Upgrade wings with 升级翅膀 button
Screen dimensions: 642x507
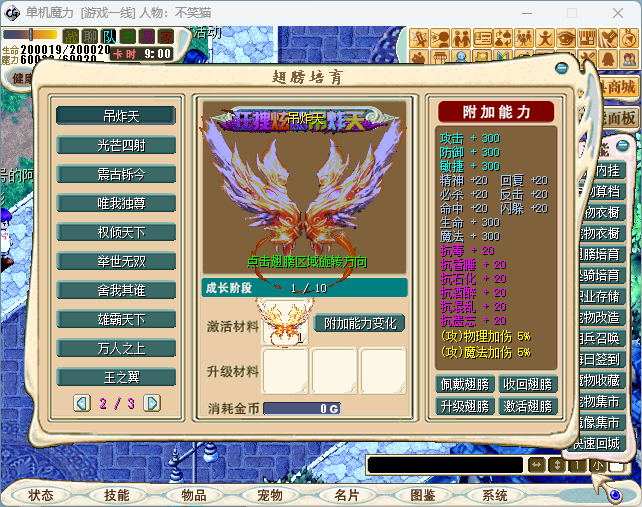pos(465,406)
